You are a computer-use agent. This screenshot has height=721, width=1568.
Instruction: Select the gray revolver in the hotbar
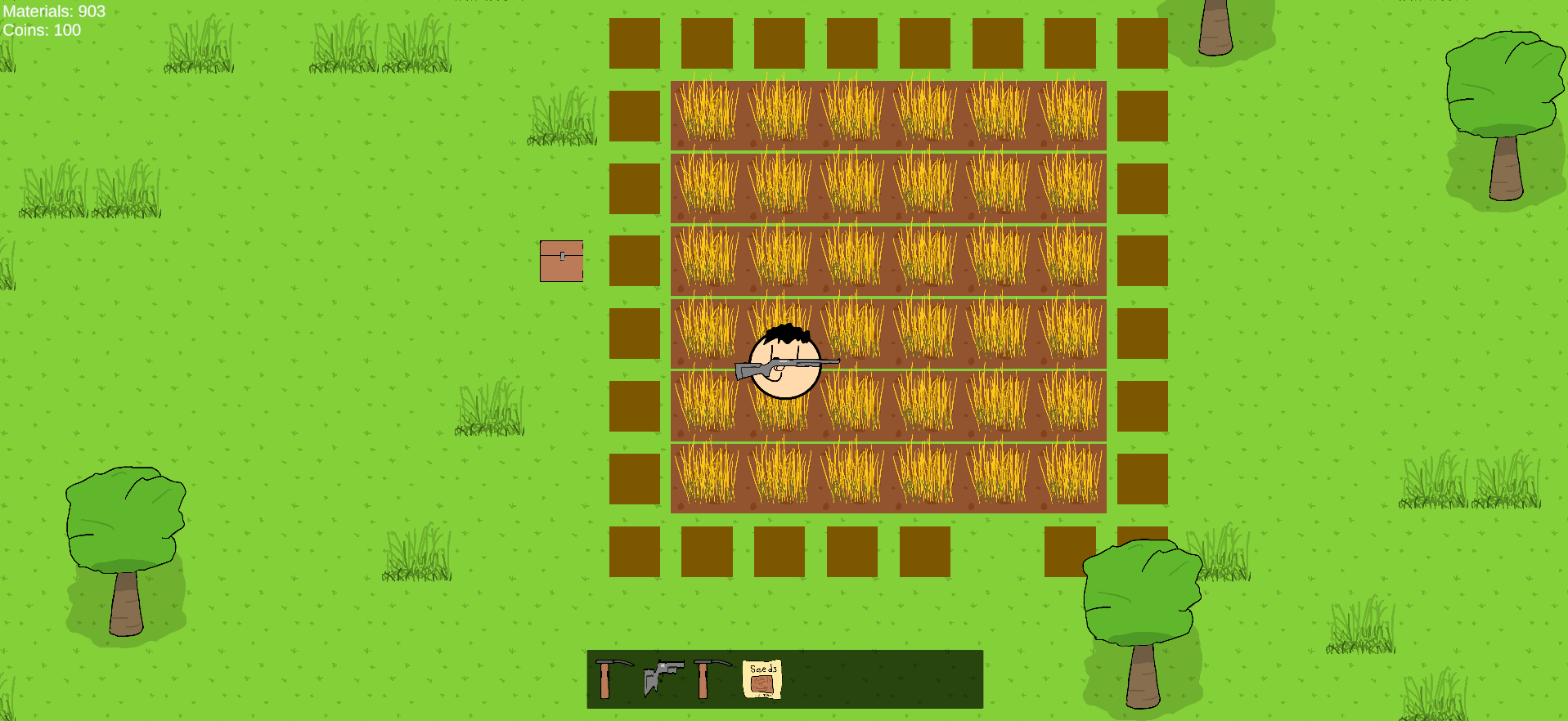(x=663, y=678)
